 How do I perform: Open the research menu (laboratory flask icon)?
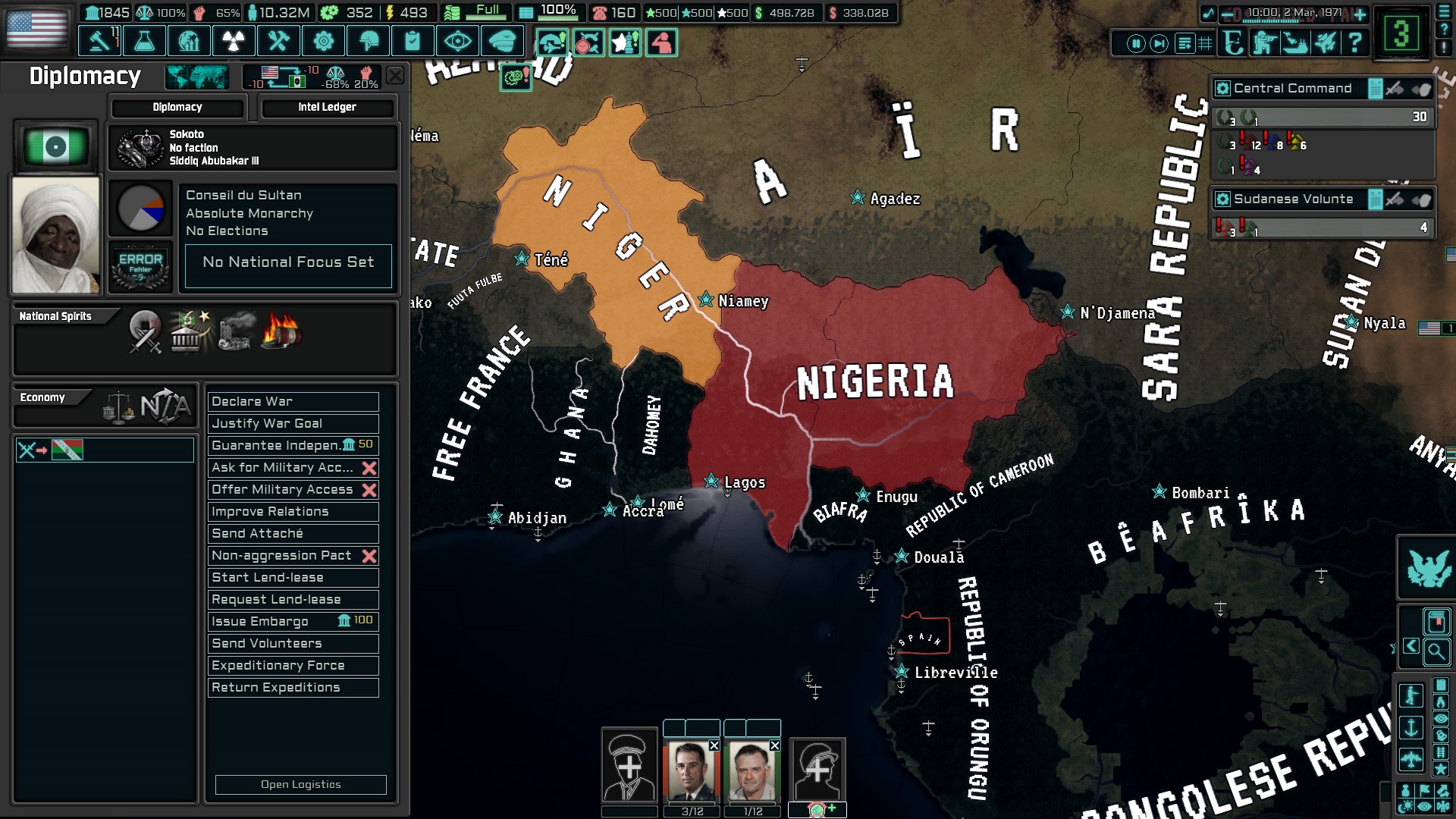click(144, 39)
